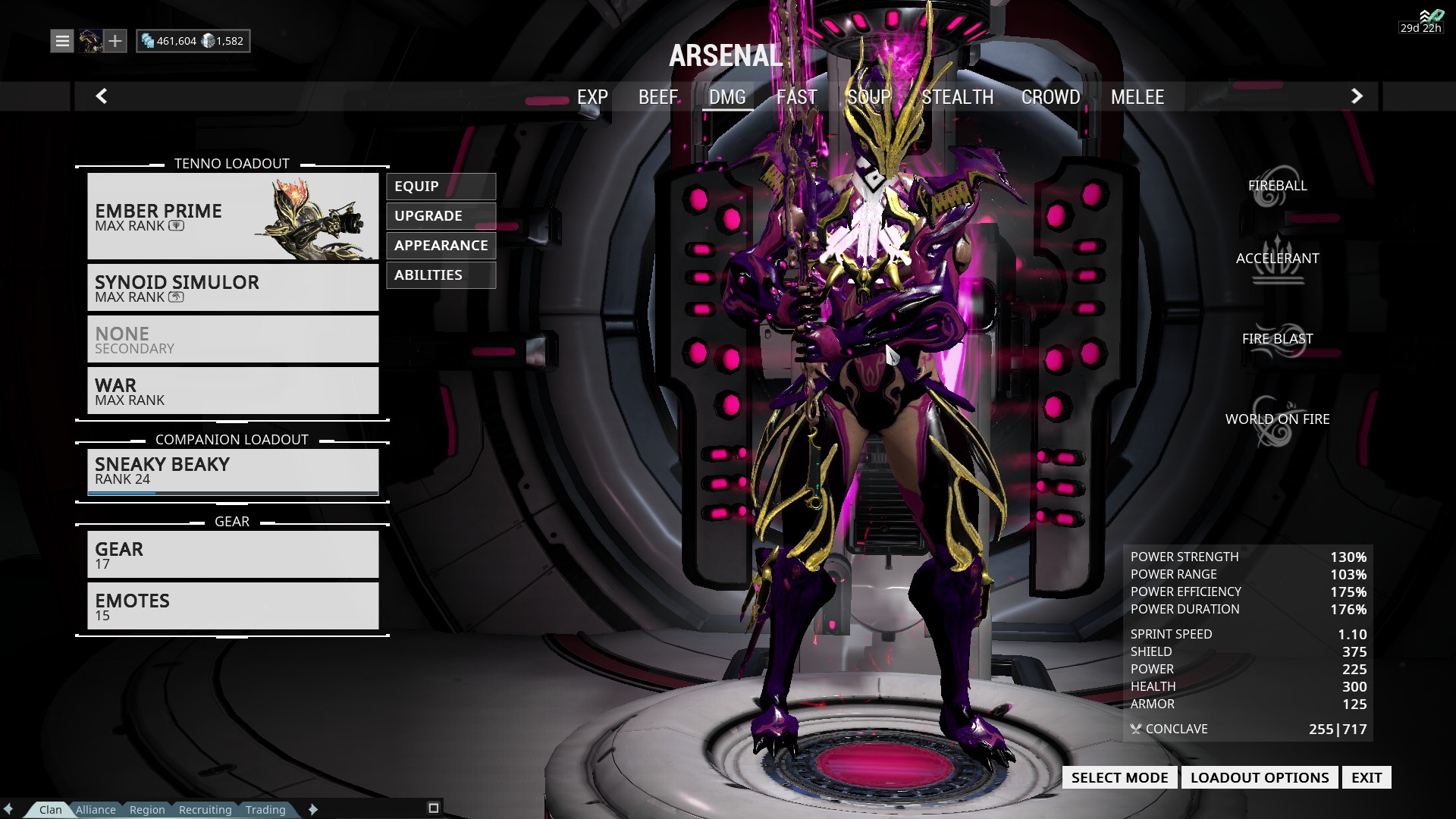Switch to the BEEF loadout tab
Image resolution: width=1456 pixels, height=819 pixels.
click(x=657, y=97)
